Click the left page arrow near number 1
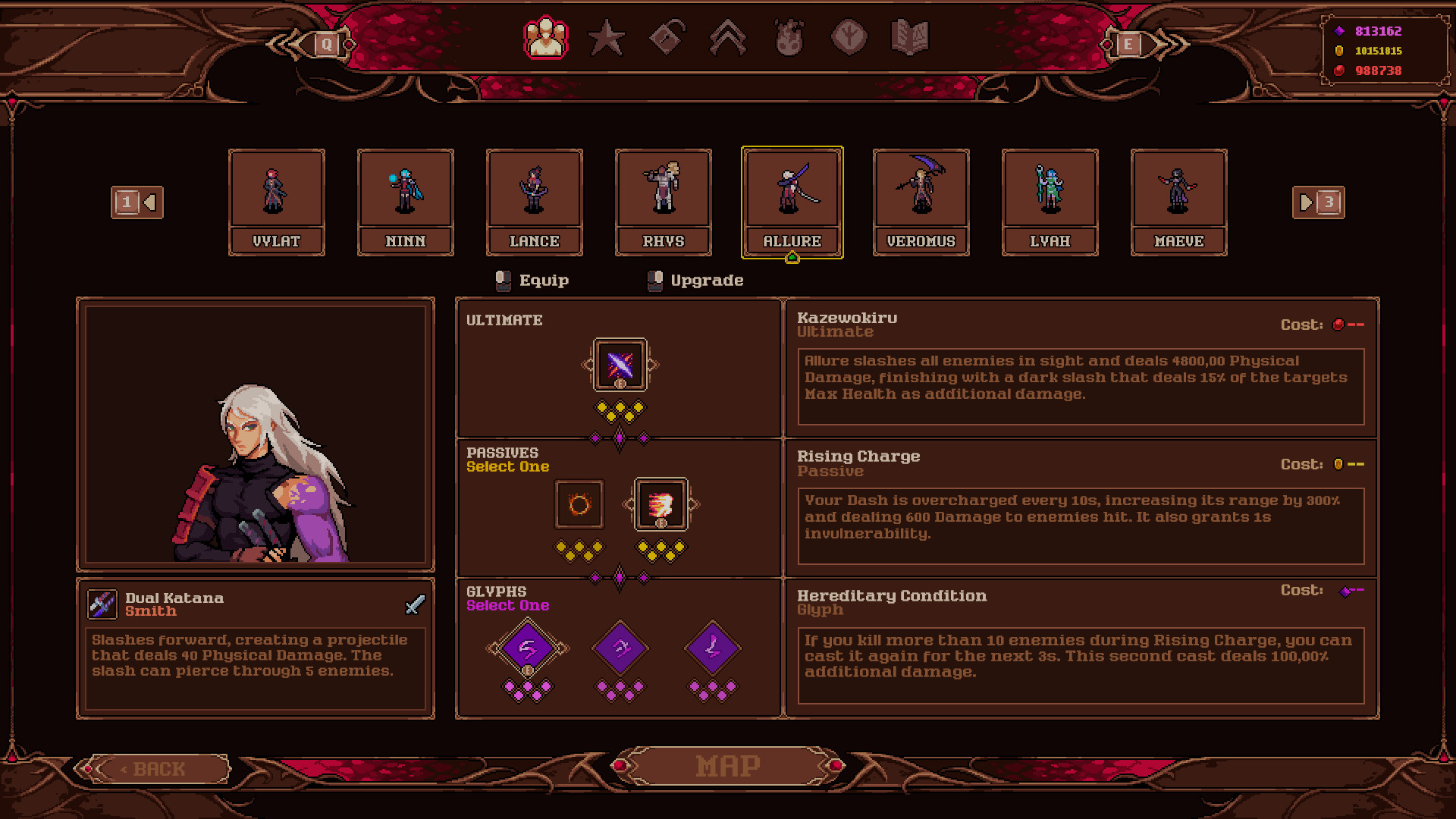The height and width of the screenshot is (819, 1456). pos(151,202)
